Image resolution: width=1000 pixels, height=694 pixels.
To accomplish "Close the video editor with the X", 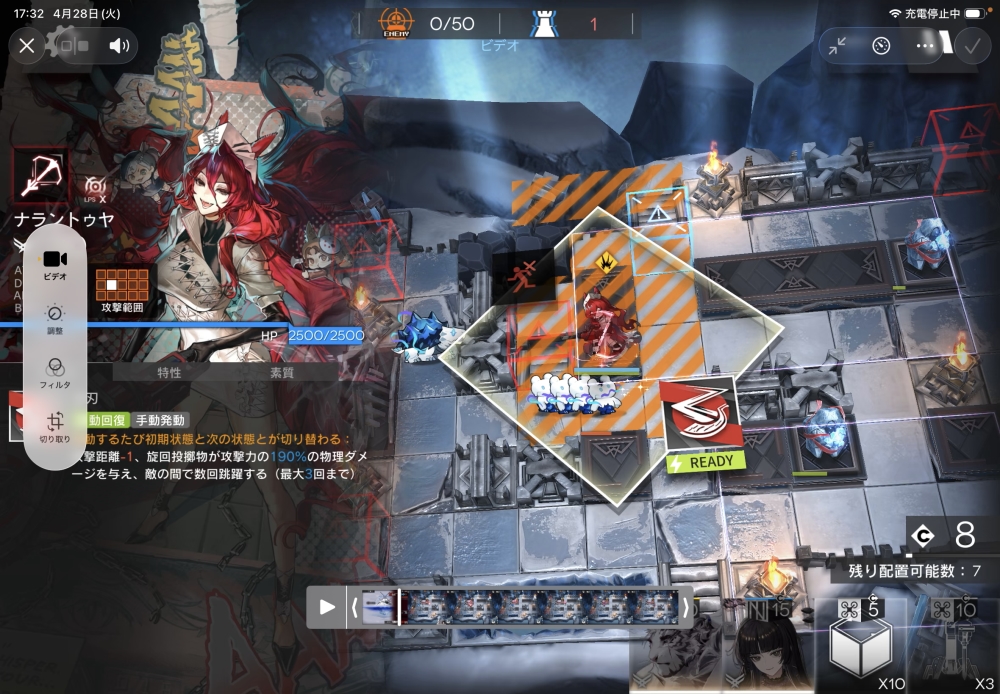I will (27, 45).
